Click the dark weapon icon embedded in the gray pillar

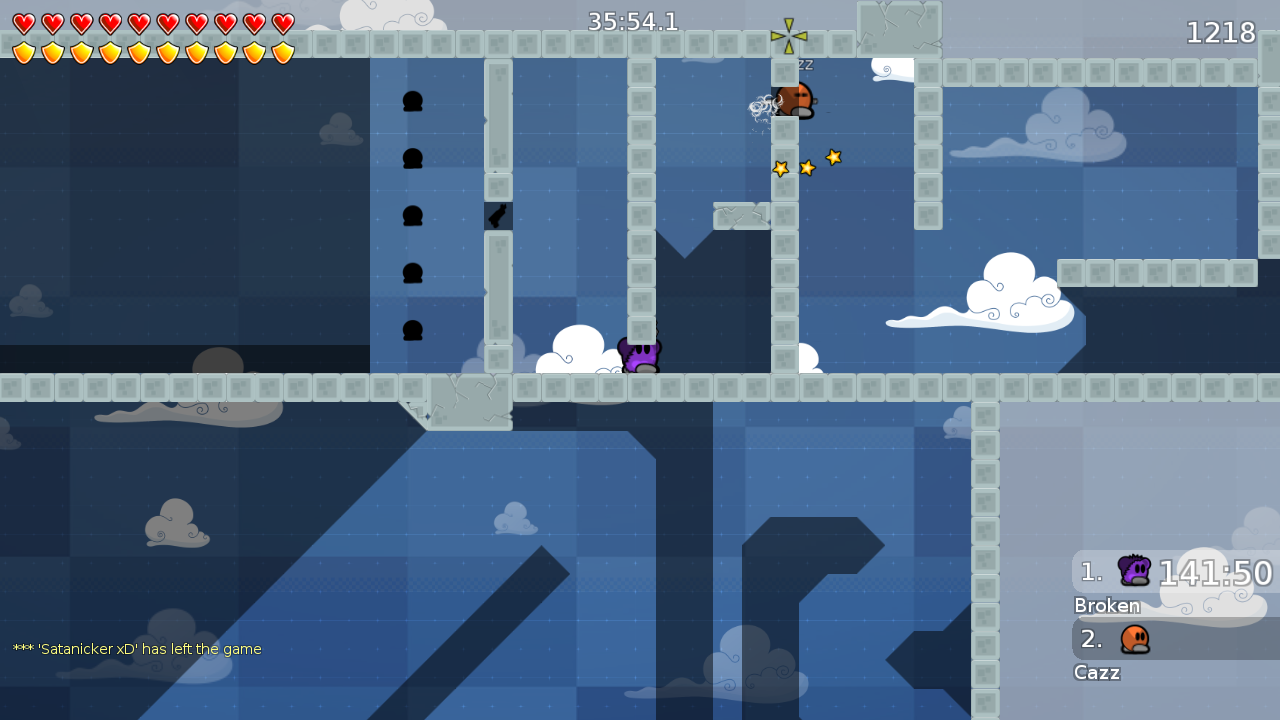click(497, 215)
